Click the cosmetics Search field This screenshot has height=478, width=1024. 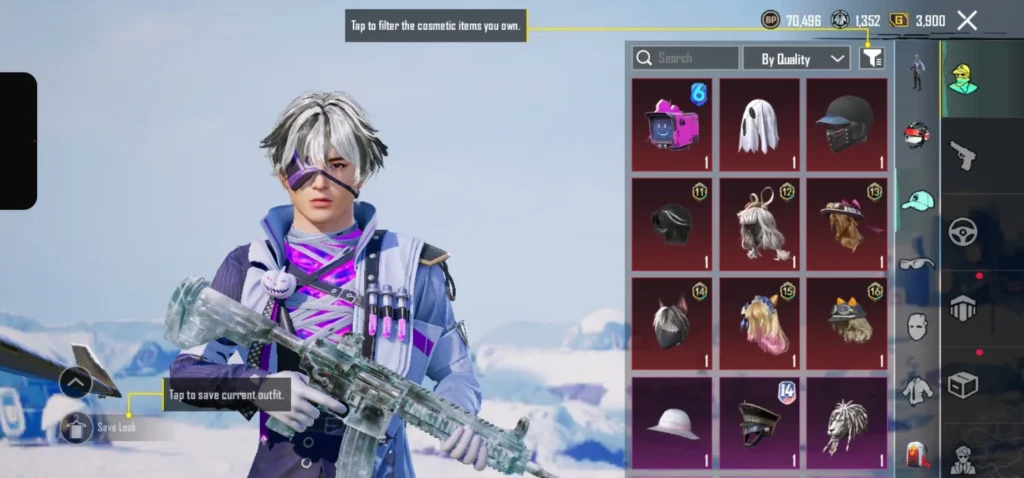click(686, 58)
